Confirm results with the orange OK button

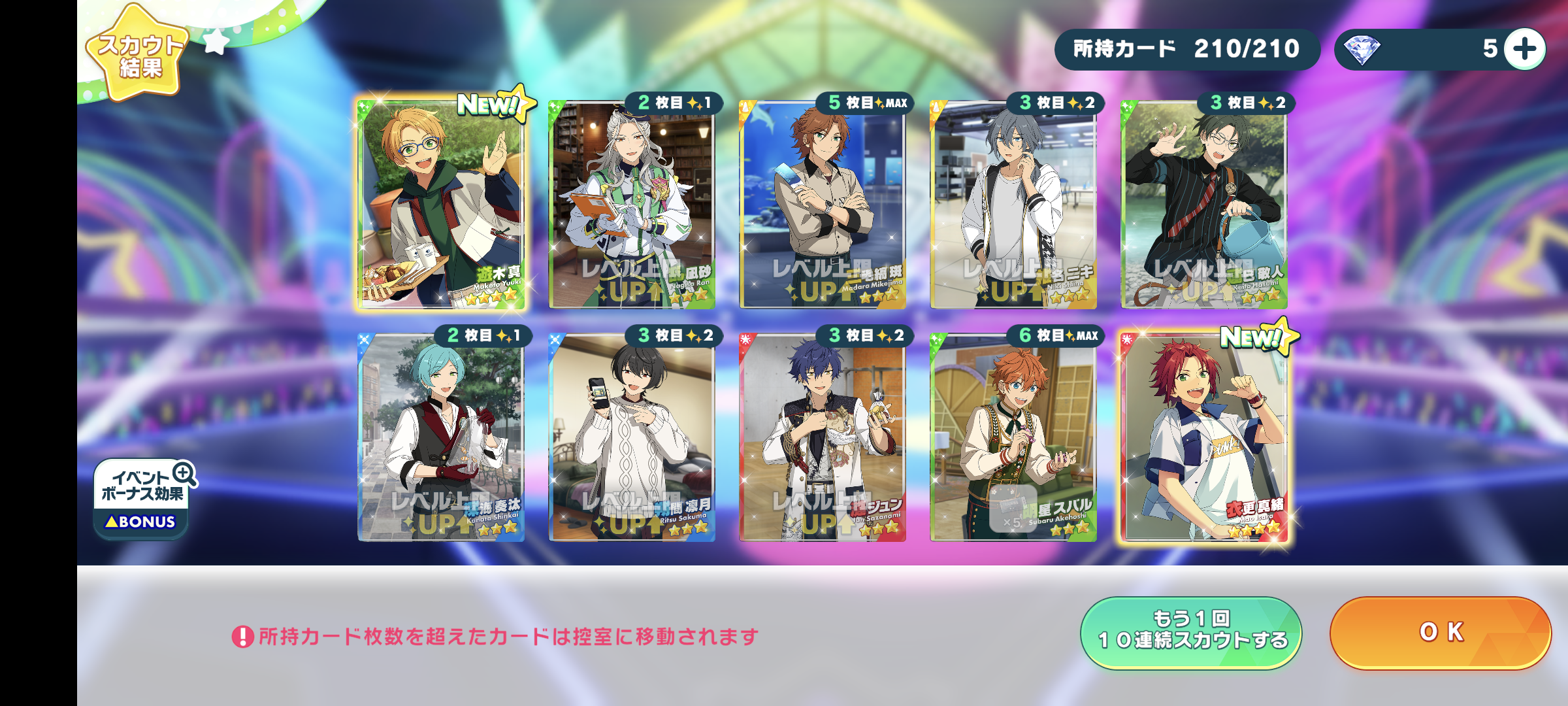1440,632
